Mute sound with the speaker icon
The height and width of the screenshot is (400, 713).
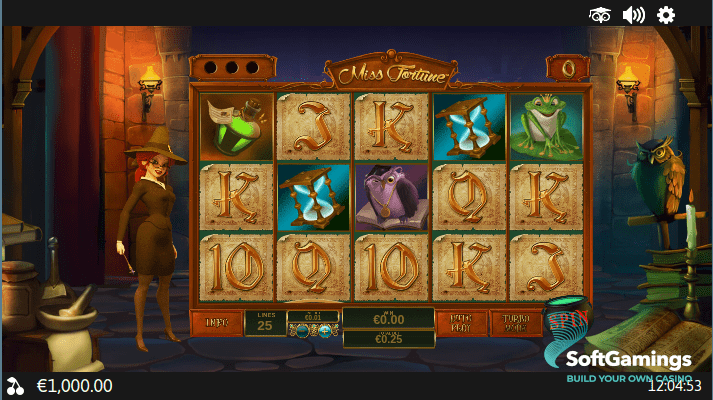click(634, 14)
